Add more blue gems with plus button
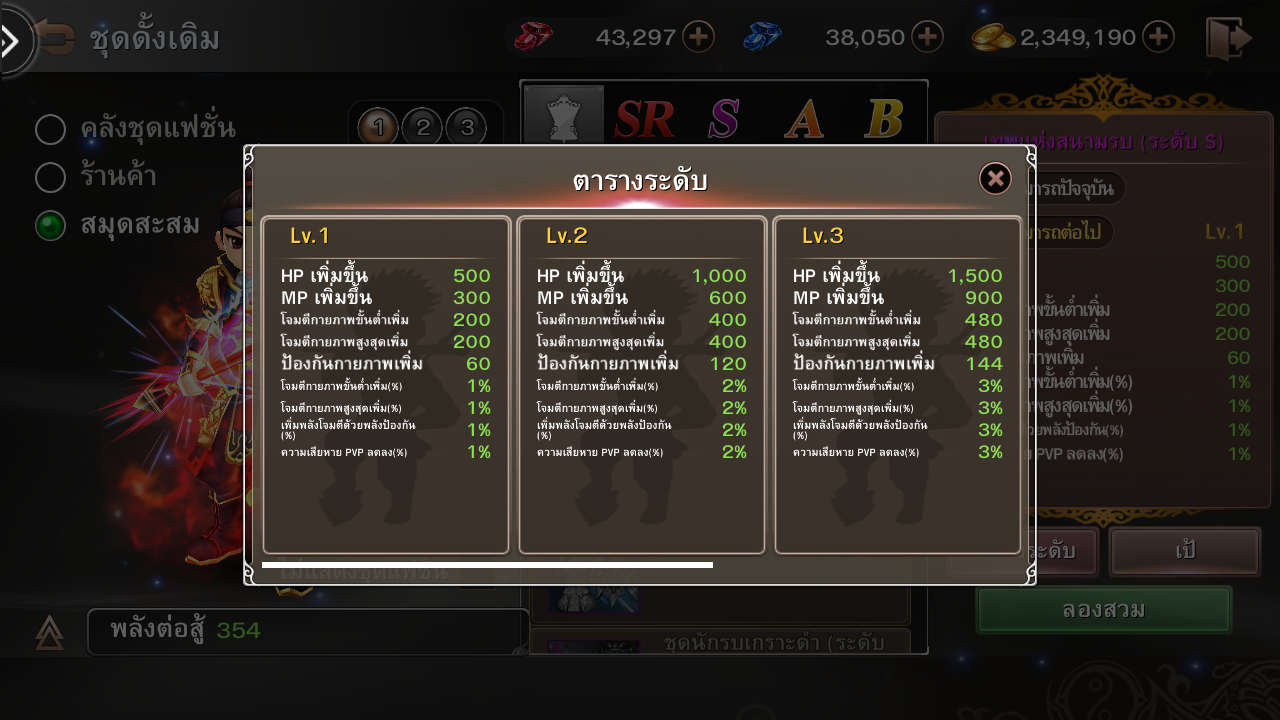1280x720 pixels. 928,38
